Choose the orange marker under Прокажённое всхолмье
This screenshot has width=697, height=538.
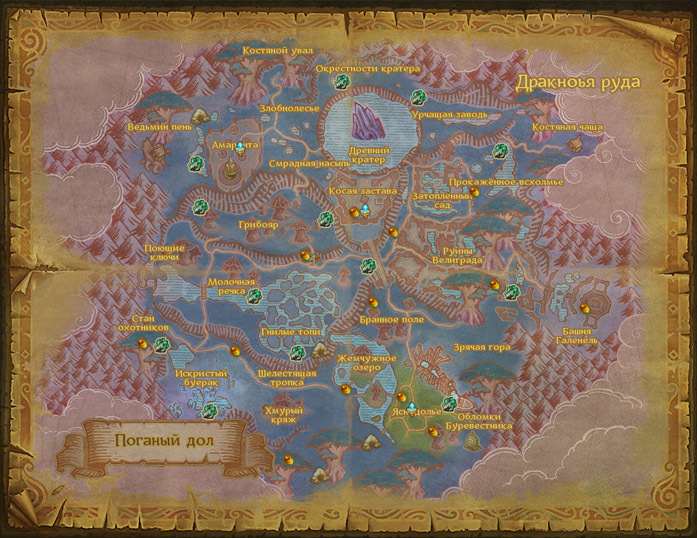tap(477, 192)
